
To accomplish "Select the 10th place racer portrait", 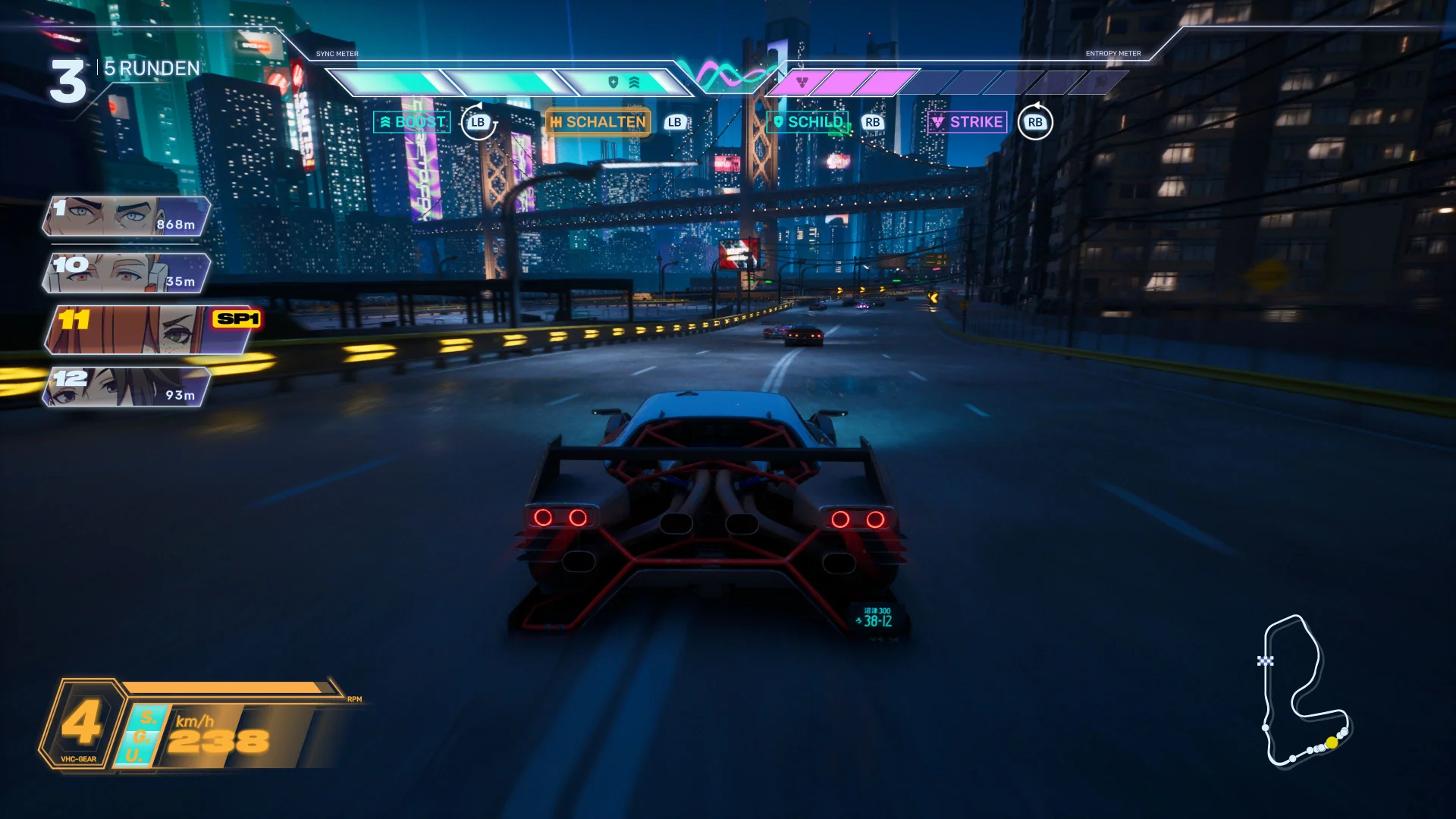I will coord(126,273).
